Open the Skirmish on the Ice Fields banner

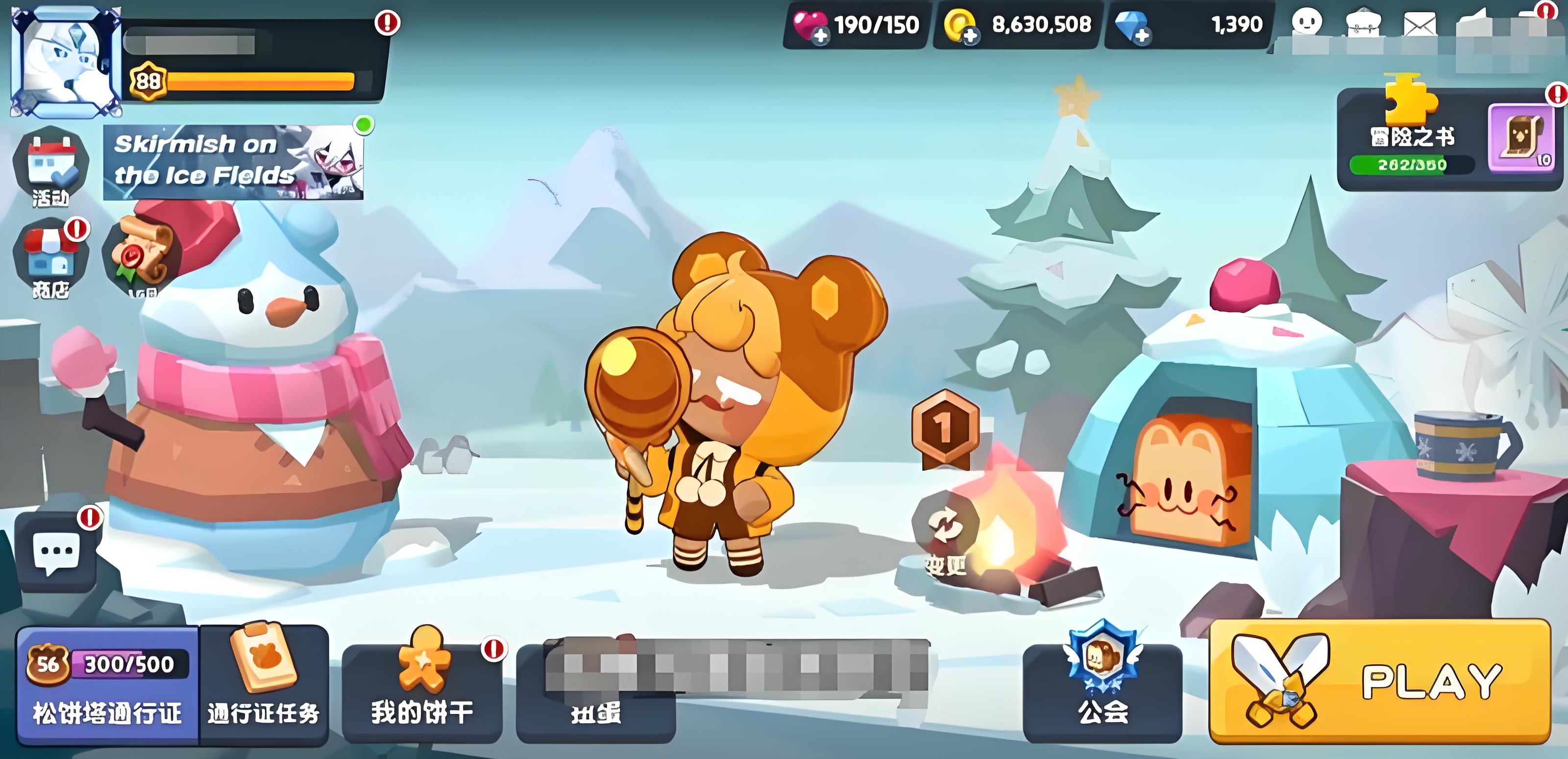[x=233, y=162]
